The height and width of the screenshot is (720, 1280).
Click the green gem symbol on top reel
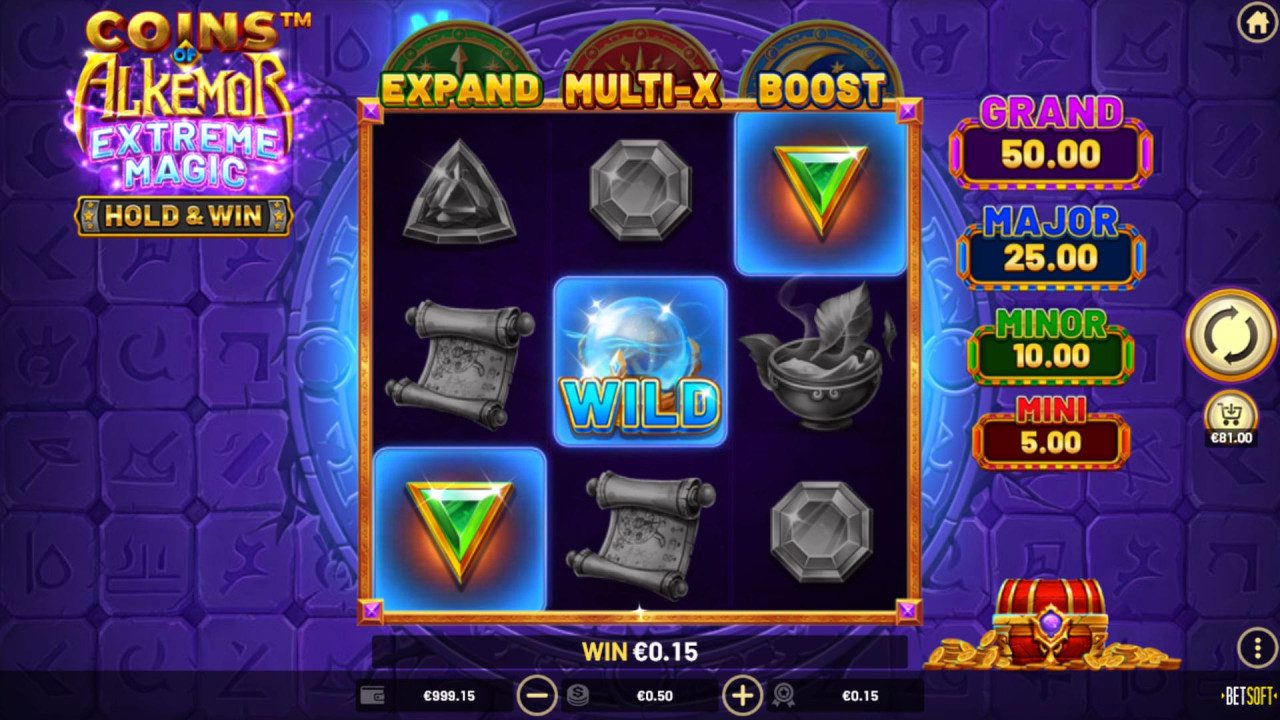click(821, 188)
